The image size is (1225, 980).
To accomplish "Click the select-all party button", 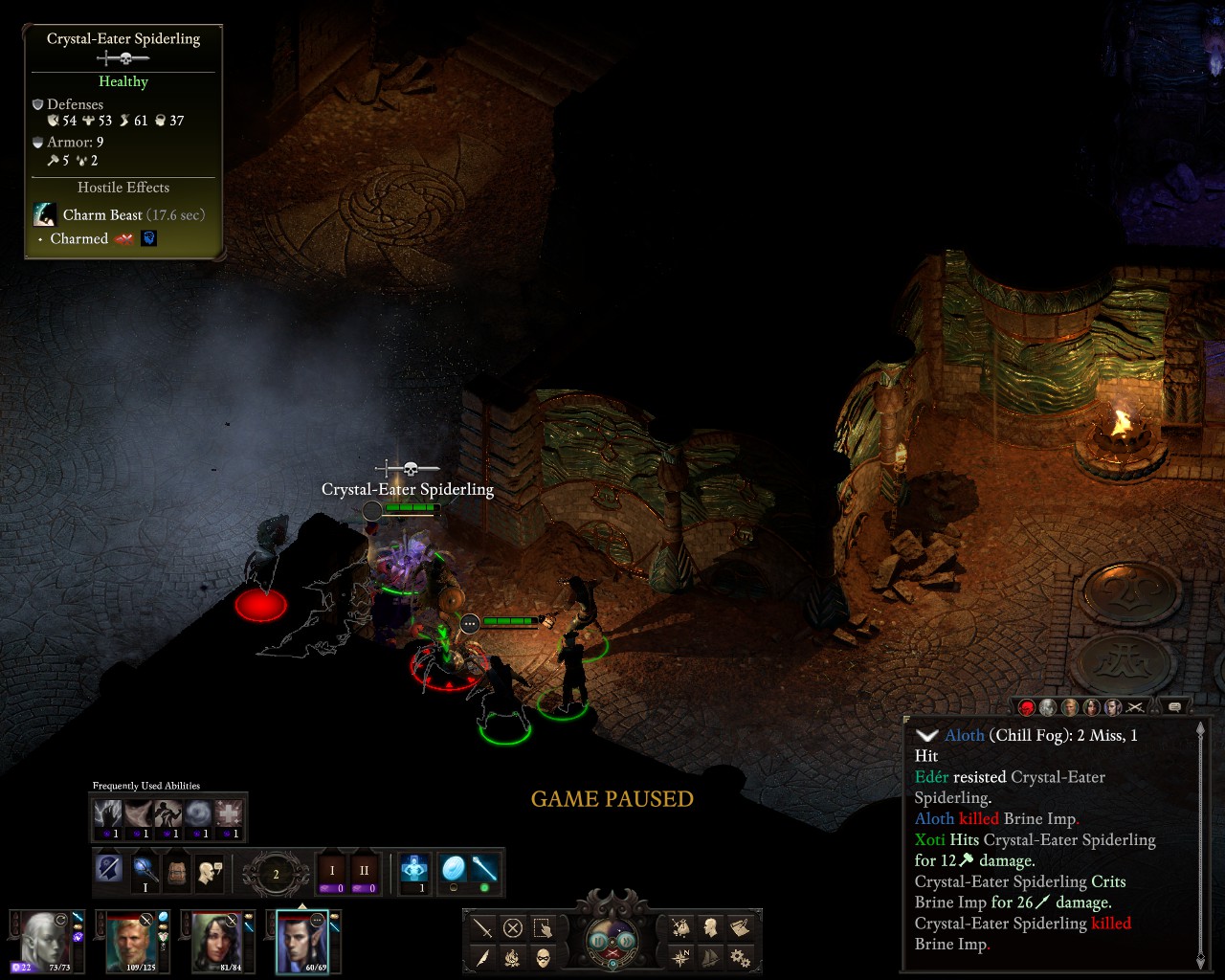I will tap(543, 927).
